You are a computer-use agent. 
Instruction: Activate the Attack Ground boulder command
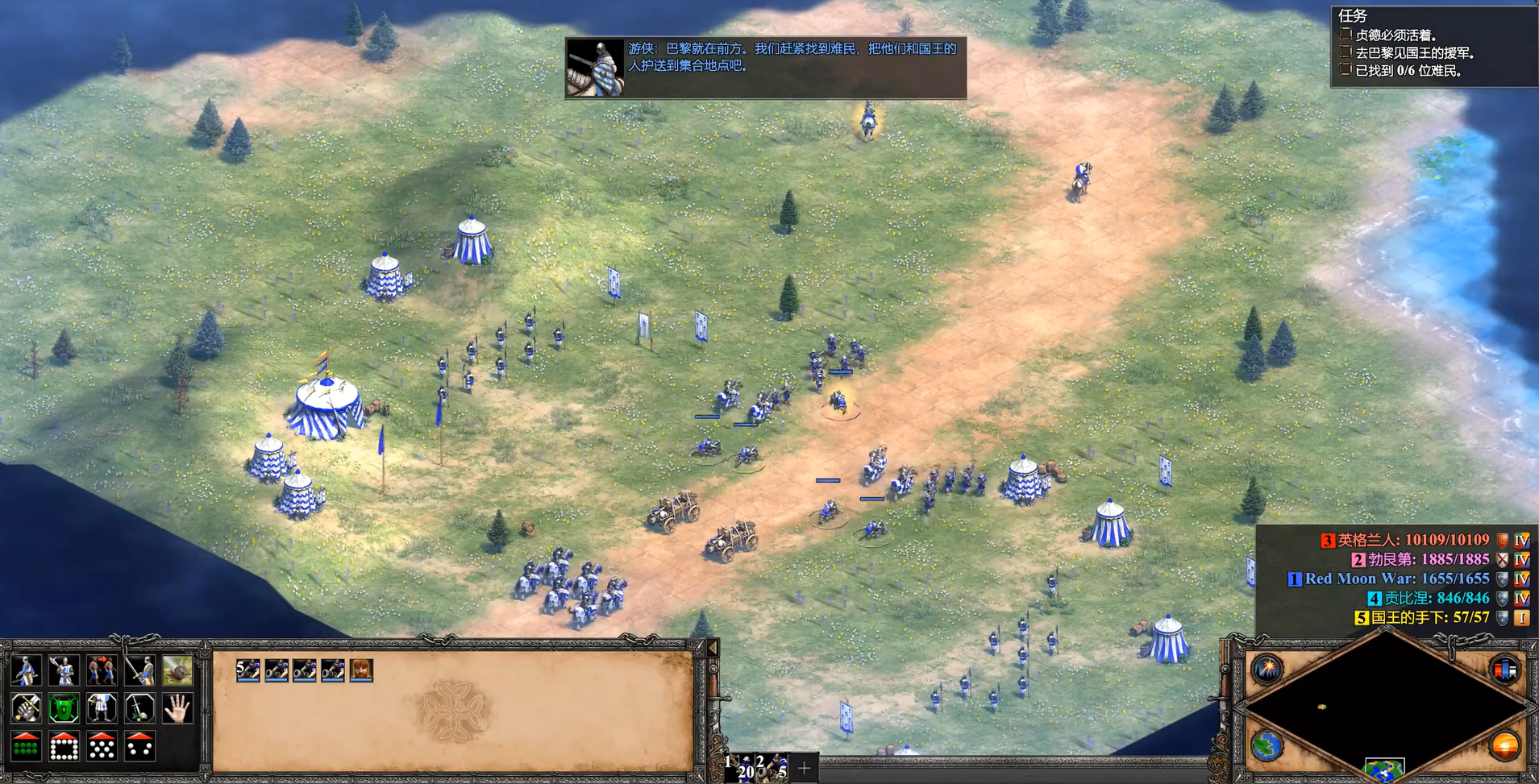(x=177, y=670)
